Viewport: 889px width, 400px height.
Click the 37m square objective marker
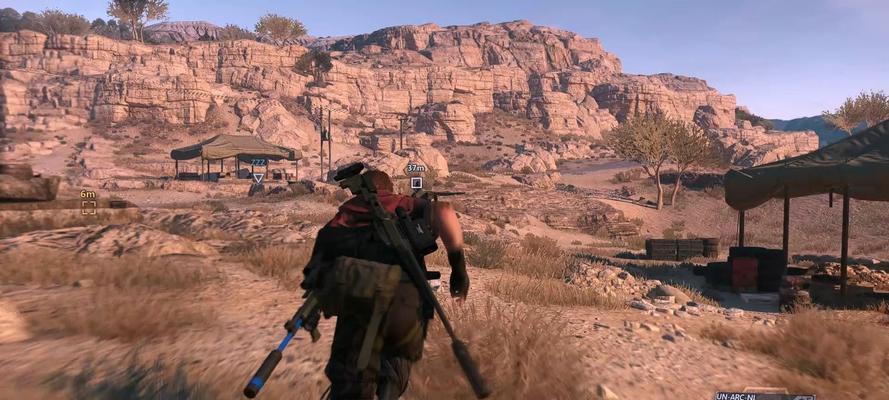pyautogui.click(x=416, y=182)
